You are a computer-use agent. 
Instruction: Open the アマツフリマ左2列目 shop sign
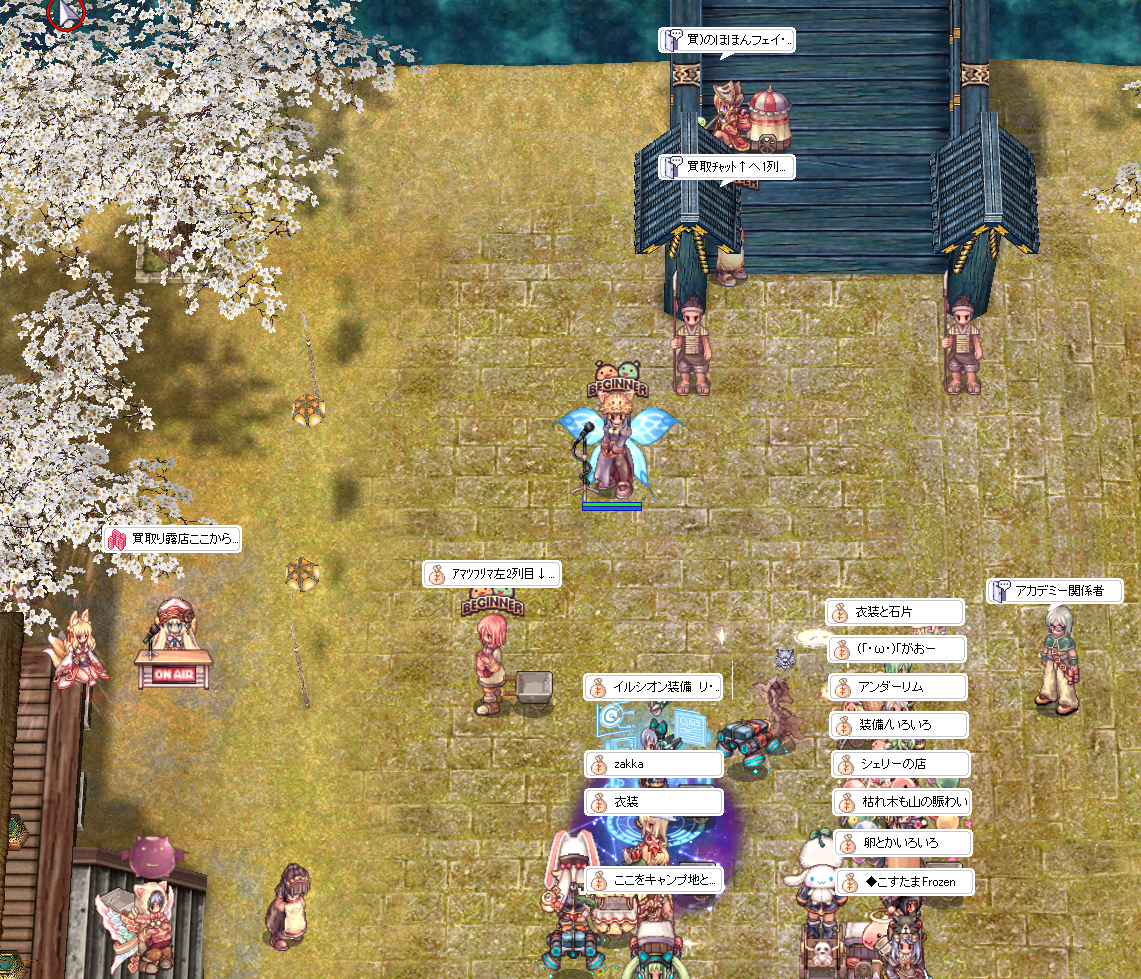coord(492,574)
